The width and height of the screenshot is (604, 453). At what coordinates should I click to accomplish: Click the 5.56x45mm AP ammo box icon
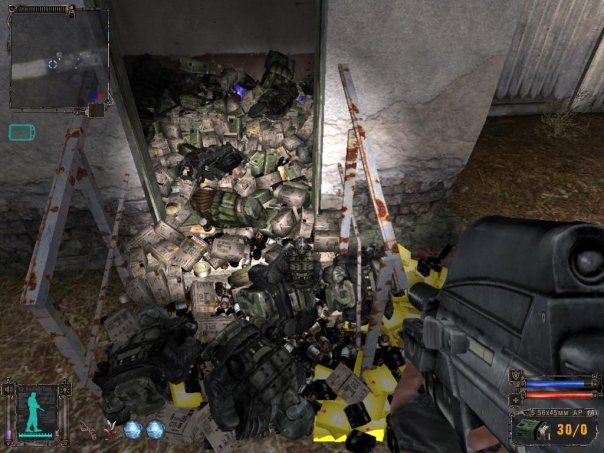pyautogui.click(x=524, y=429)
